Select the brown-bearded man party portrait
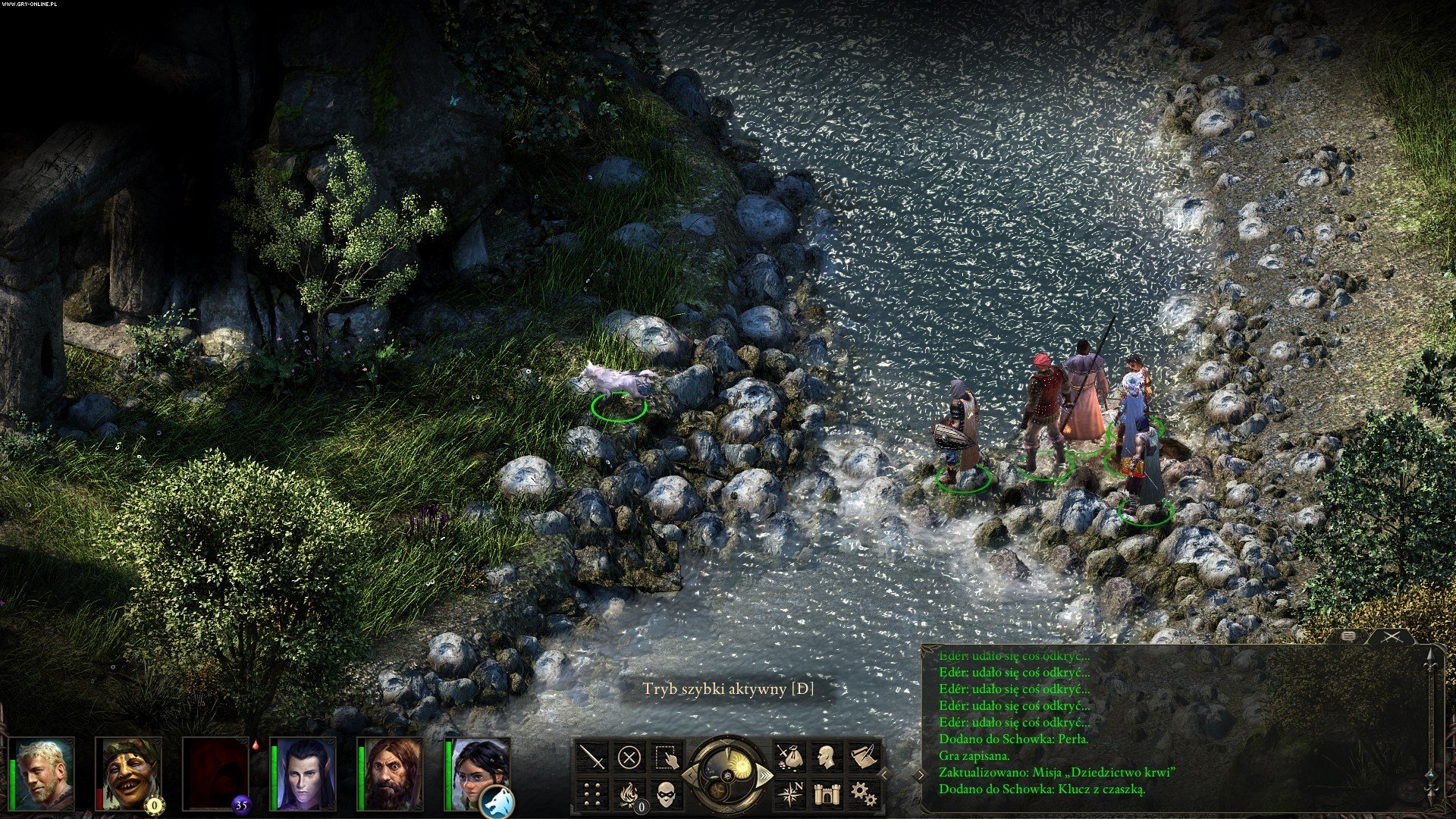 tap(391, 773)
